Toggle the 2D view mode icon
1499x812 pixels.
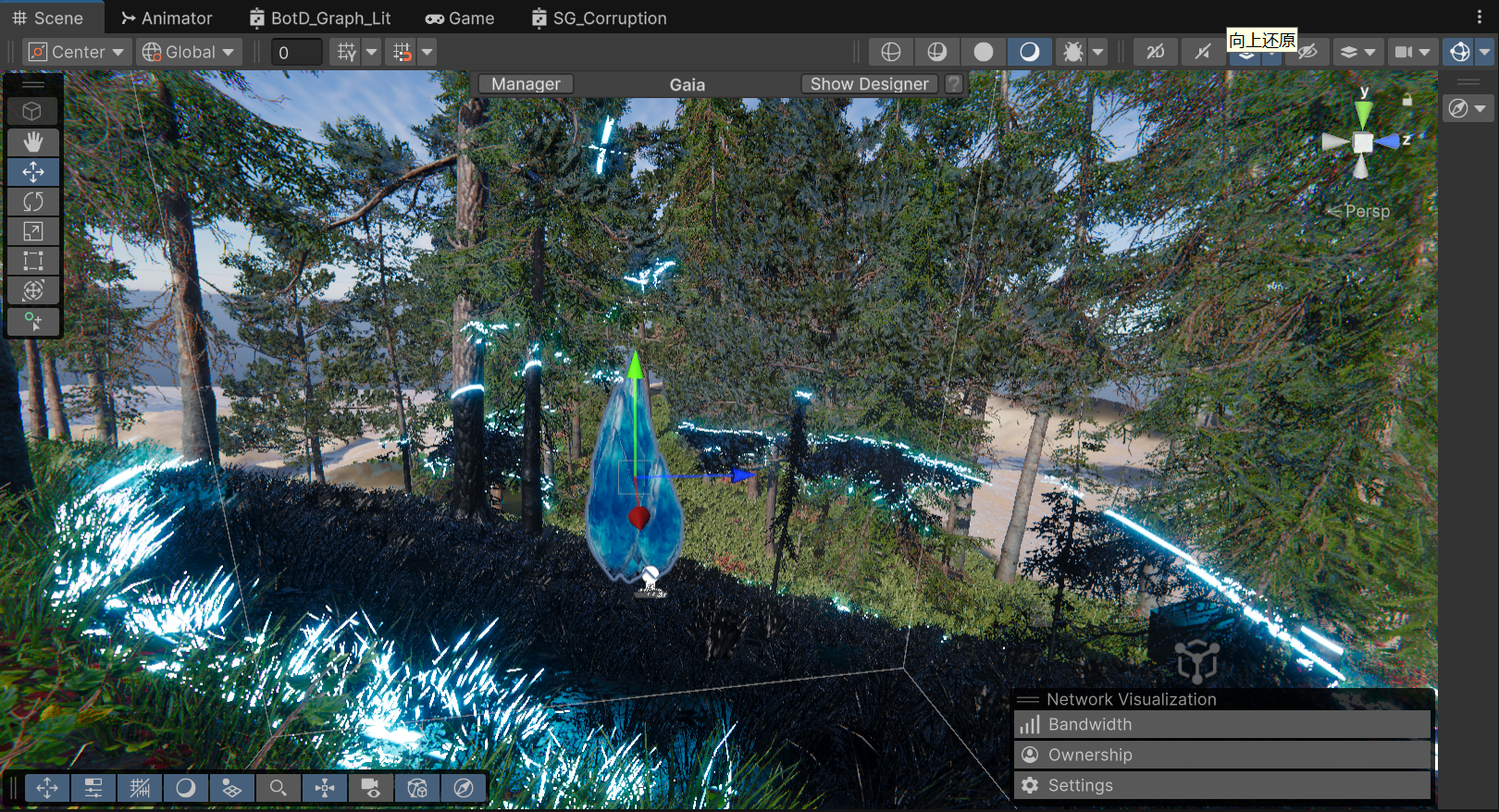coord(1155,52)
